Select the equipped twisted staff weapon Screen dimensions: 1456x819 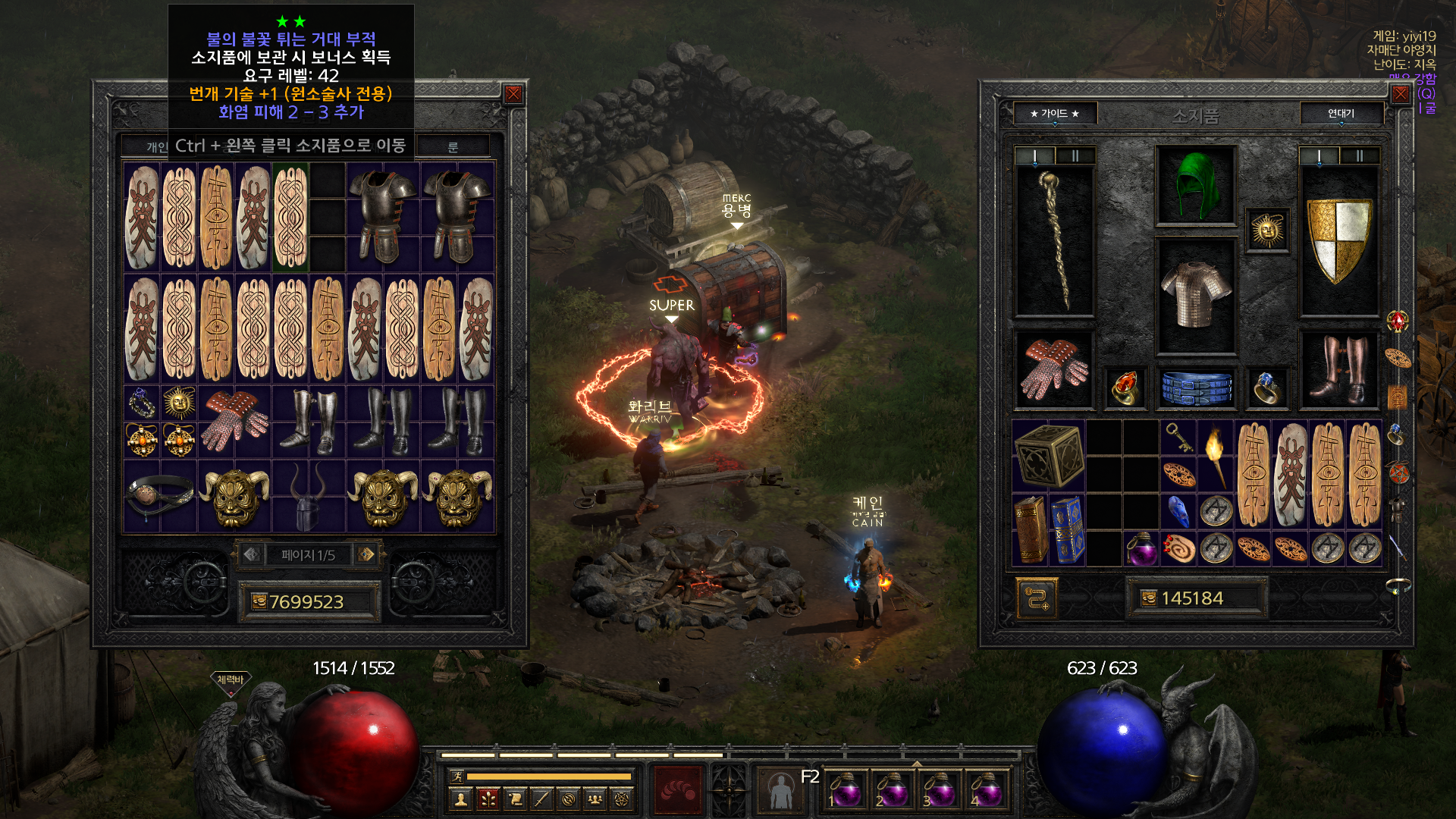[x=1054, y=239]
